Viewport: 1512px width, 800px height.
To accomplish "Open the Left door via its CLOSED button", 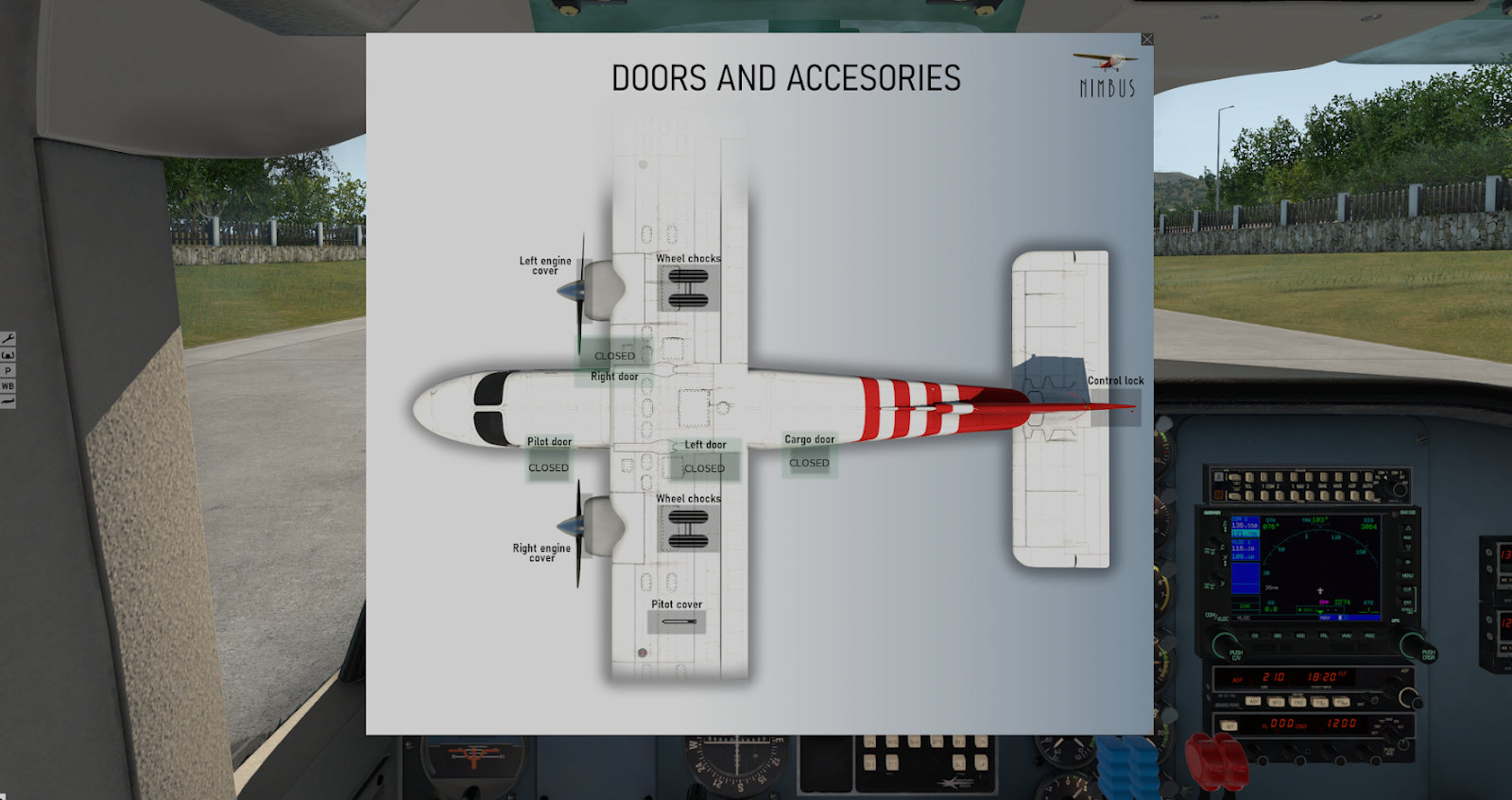I will point(704,468).
